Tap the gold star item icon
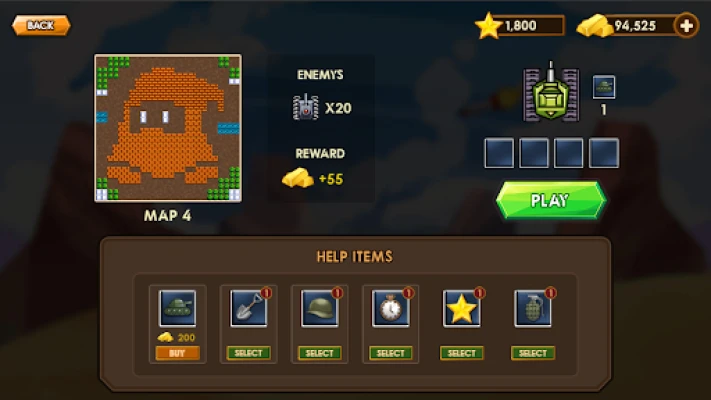The image size is (711, 400). [x=461, y=309]
